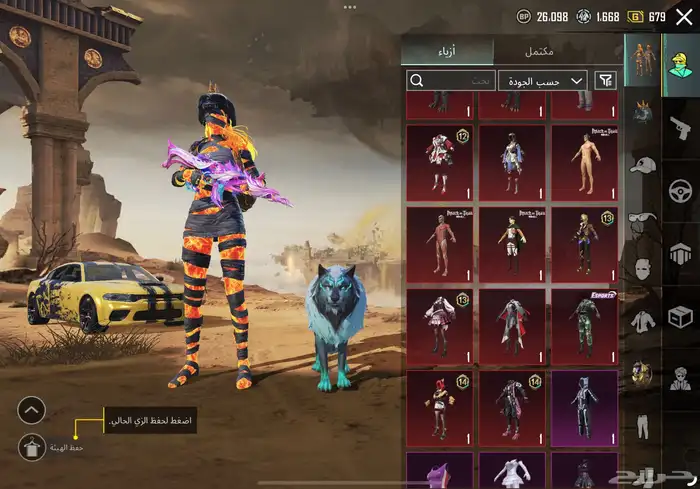This screenshot has width=700, height=489.
Task: Save the current look with the hanger button
Action: [x=32, y=449]
